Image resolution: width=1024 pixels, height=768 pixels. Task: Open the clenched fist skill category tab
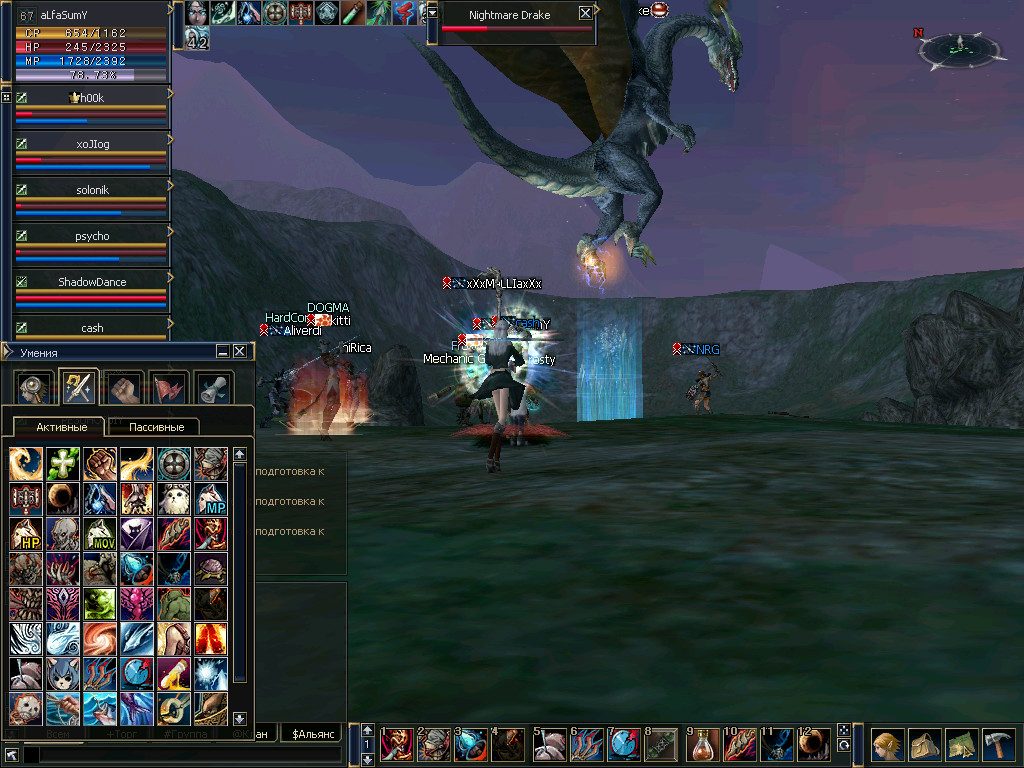(x=122, y=387)
